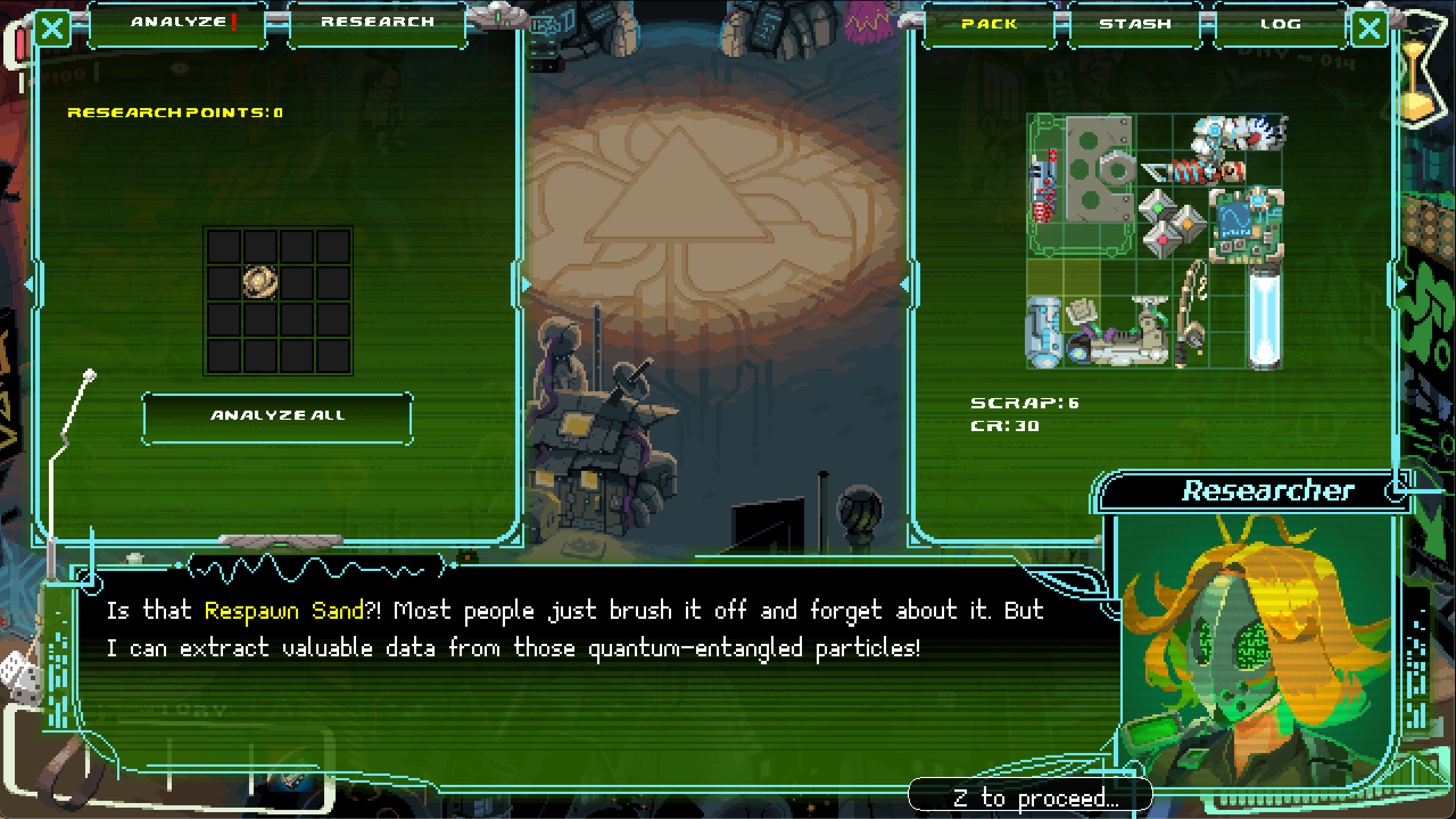Viewport: 1456px width, 819px height.
Task: Switch to the Stash tab
Action: [1135, 24]
